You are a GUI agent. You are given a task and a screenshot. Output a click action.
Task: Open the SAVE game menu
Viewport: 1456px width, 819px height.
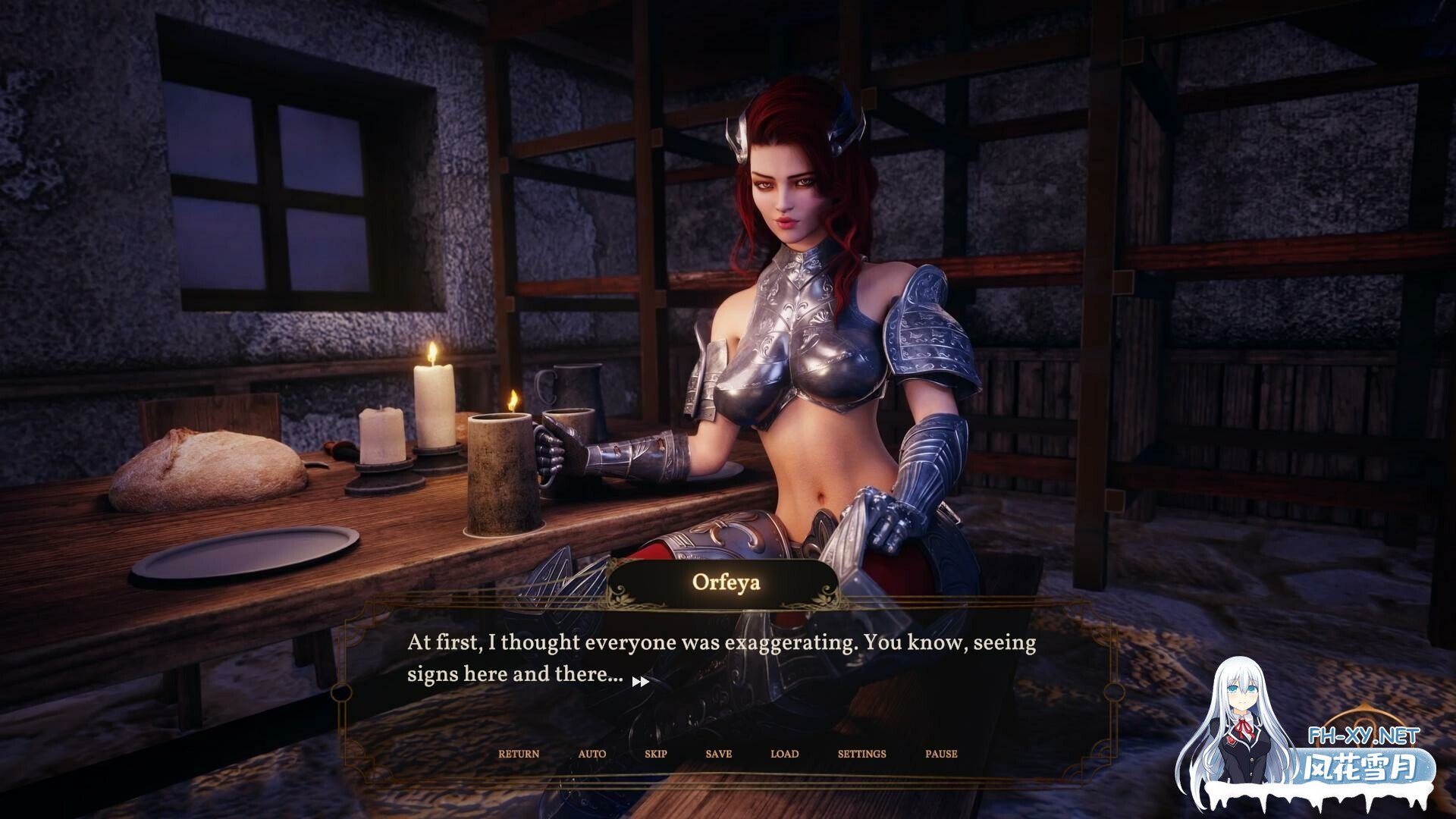click(718, 754)
